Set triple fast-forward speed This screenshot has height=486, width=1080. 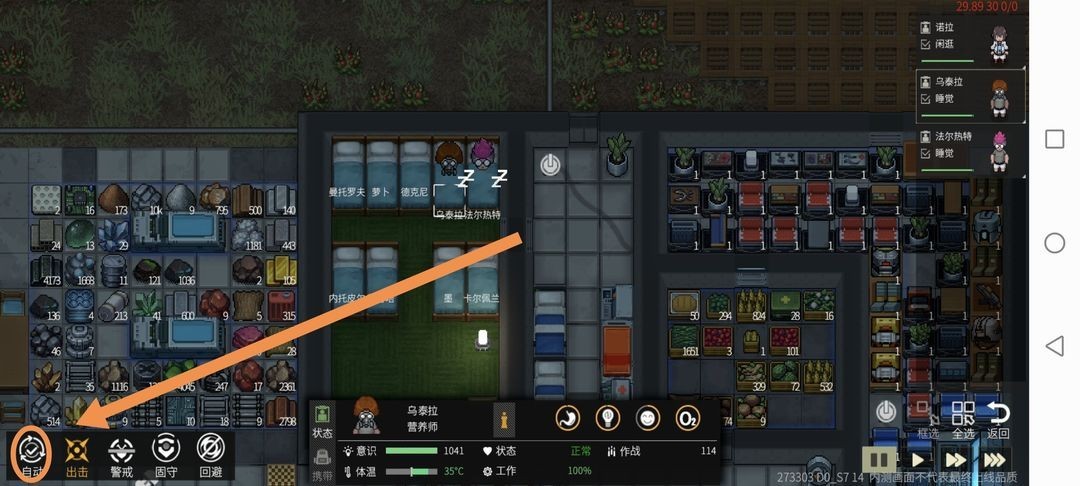point(994,460)
